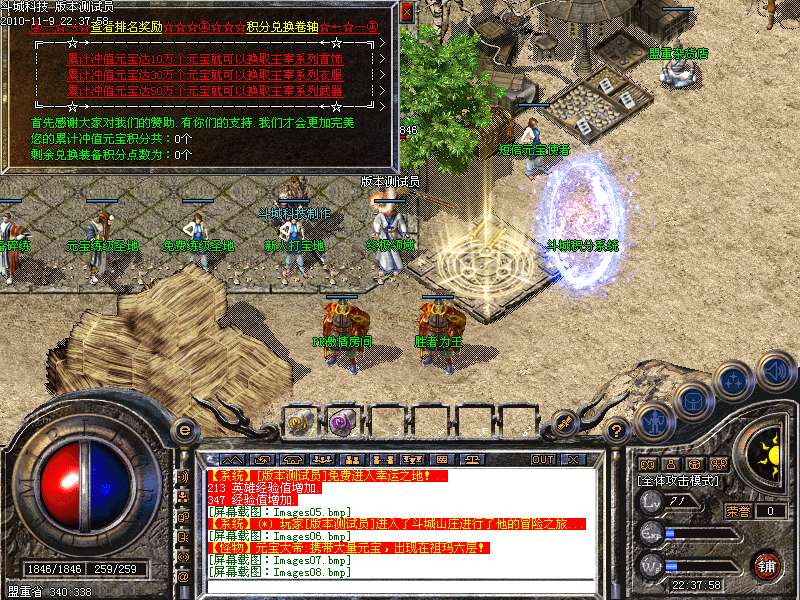Image resolution: width=800 pixels, height=600 pixels.
Task: Click the OUT button above chat
Action: (542, 459)
